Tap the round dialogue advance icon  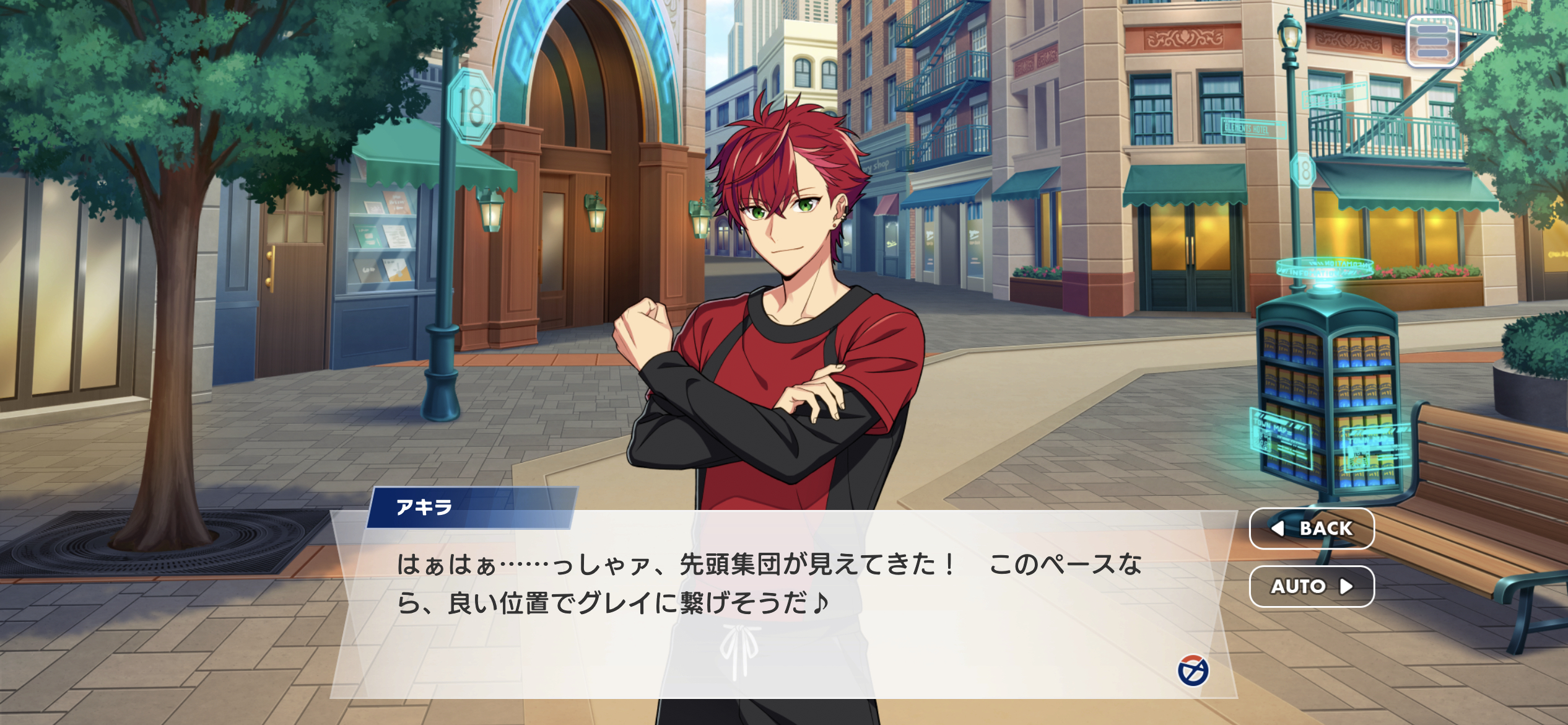click(1193, 672)
